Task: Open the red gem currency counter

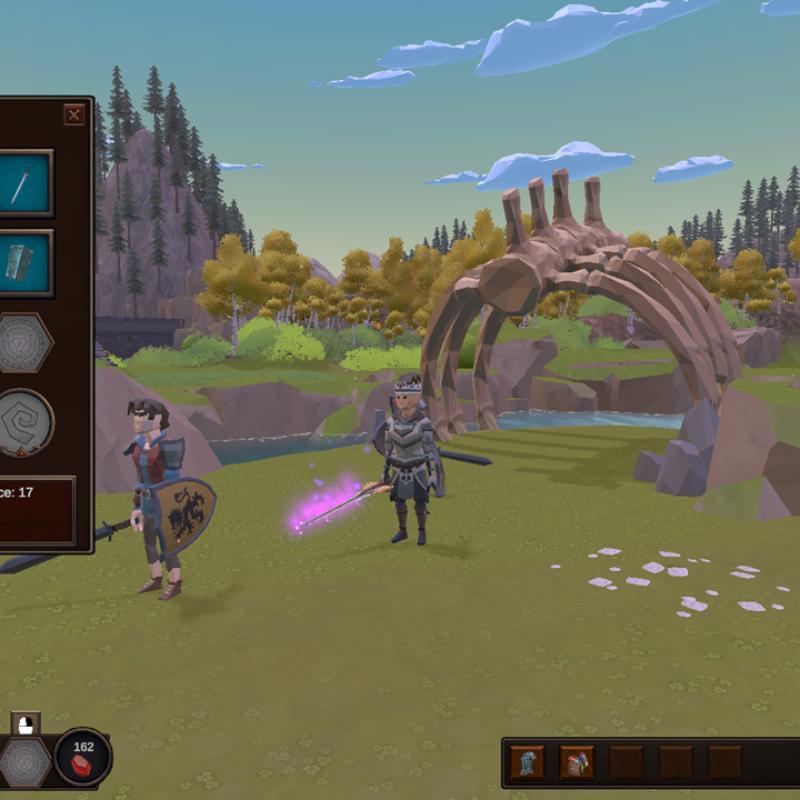Action: pyautogui.click(x=83, y=757)
